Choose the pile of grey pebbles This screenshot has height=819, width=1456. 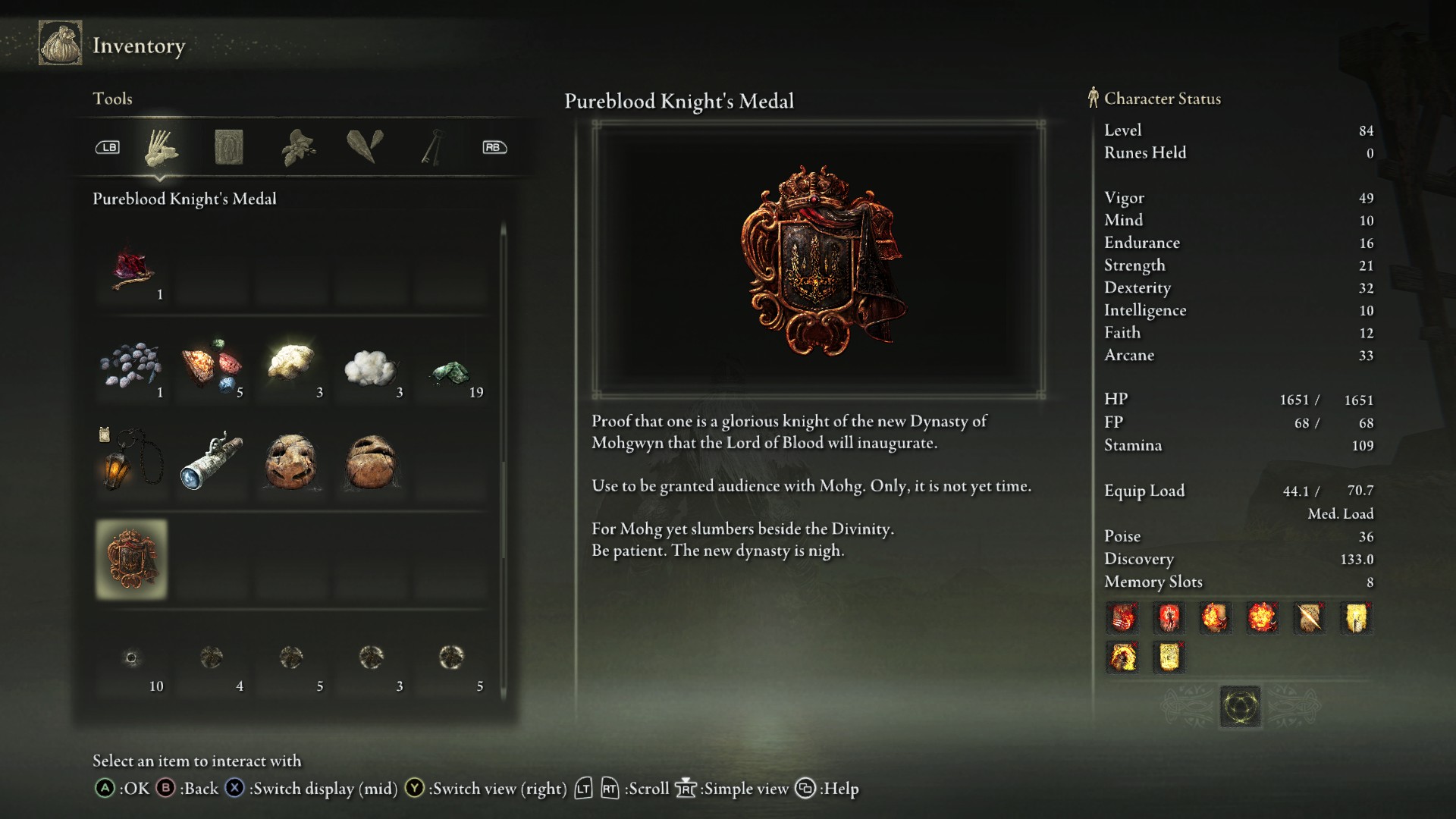coord(131,366)
